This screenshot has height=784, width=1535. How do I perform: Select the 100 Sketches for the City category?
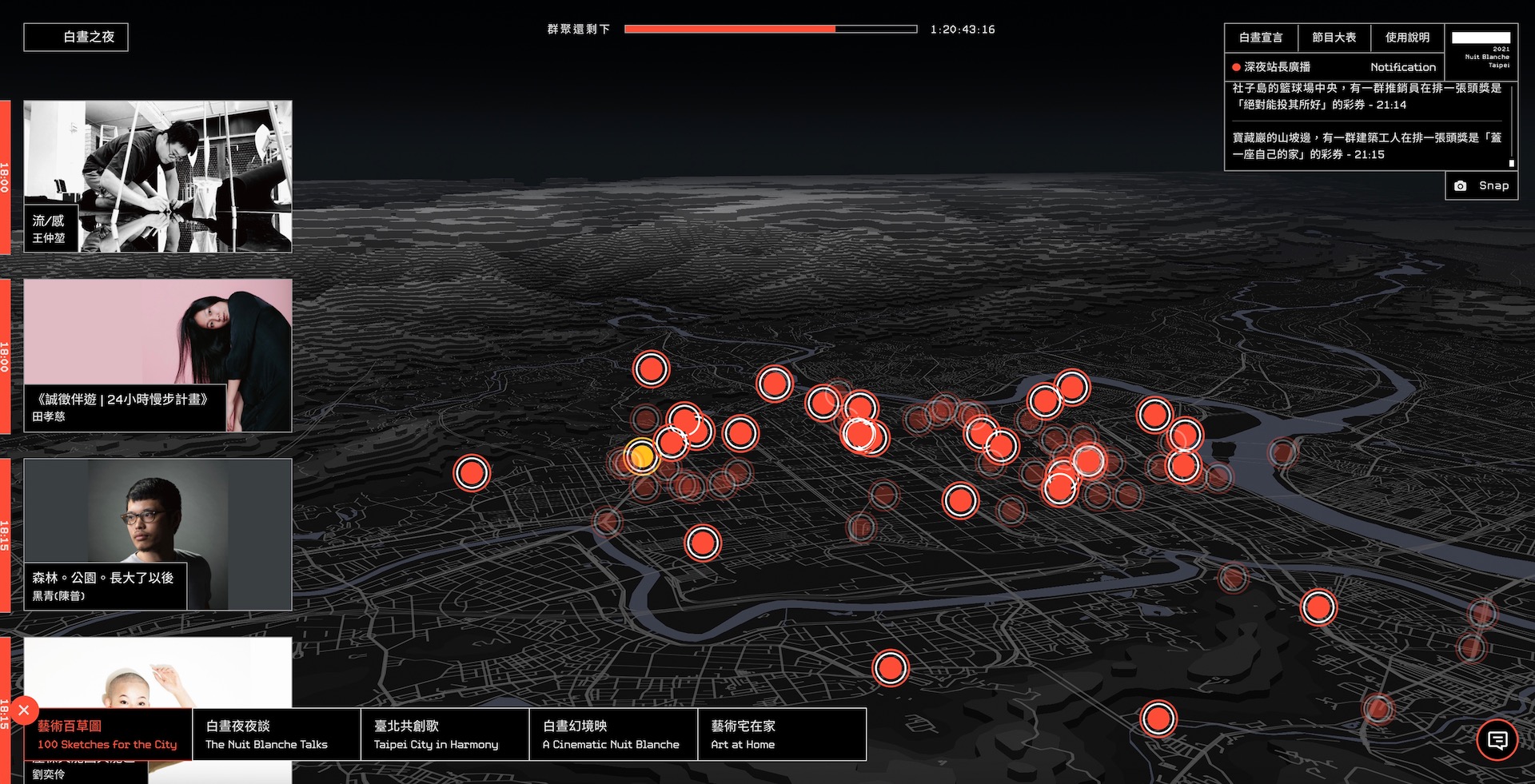(x=108, y=734)
